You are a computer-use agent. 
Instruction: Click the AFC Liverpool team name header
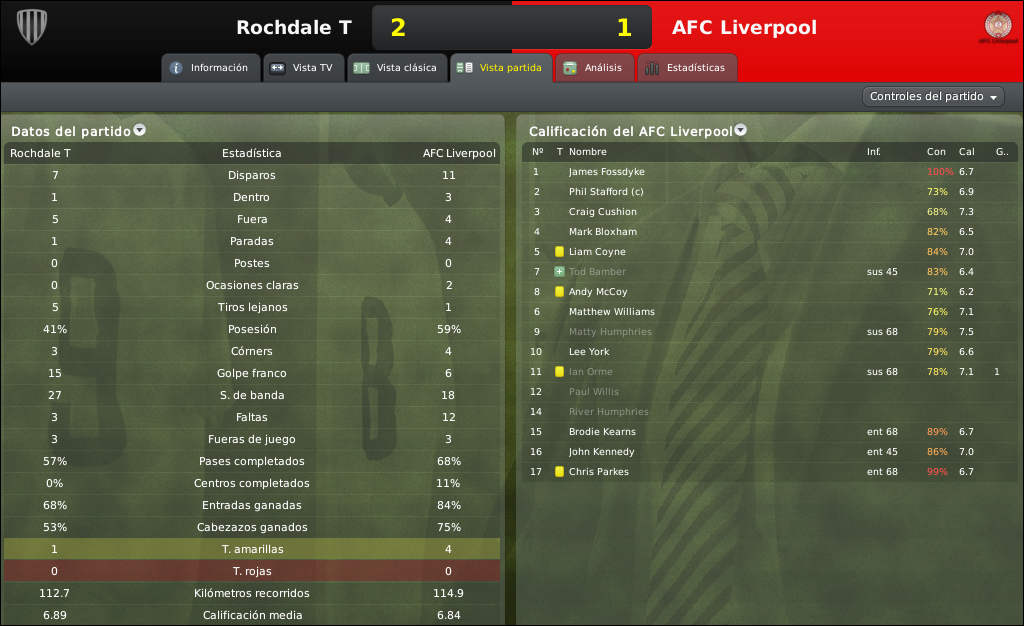pos(744,28)
